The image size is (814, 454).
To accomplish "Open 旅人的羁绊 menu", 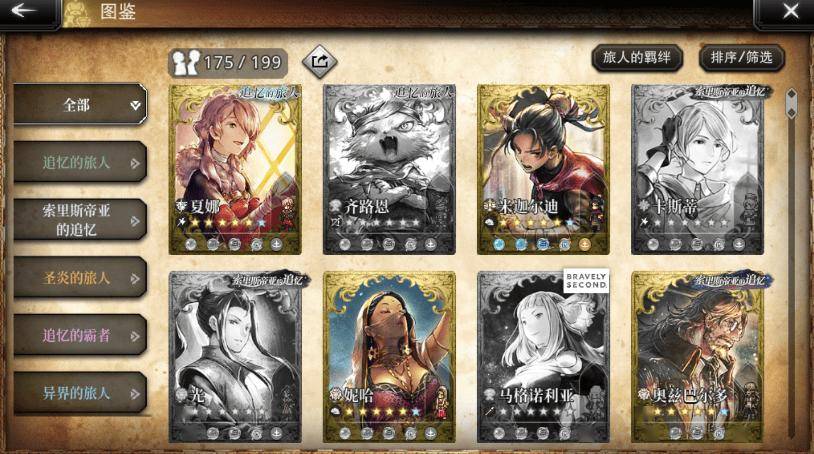I will (x=636, y=58).
